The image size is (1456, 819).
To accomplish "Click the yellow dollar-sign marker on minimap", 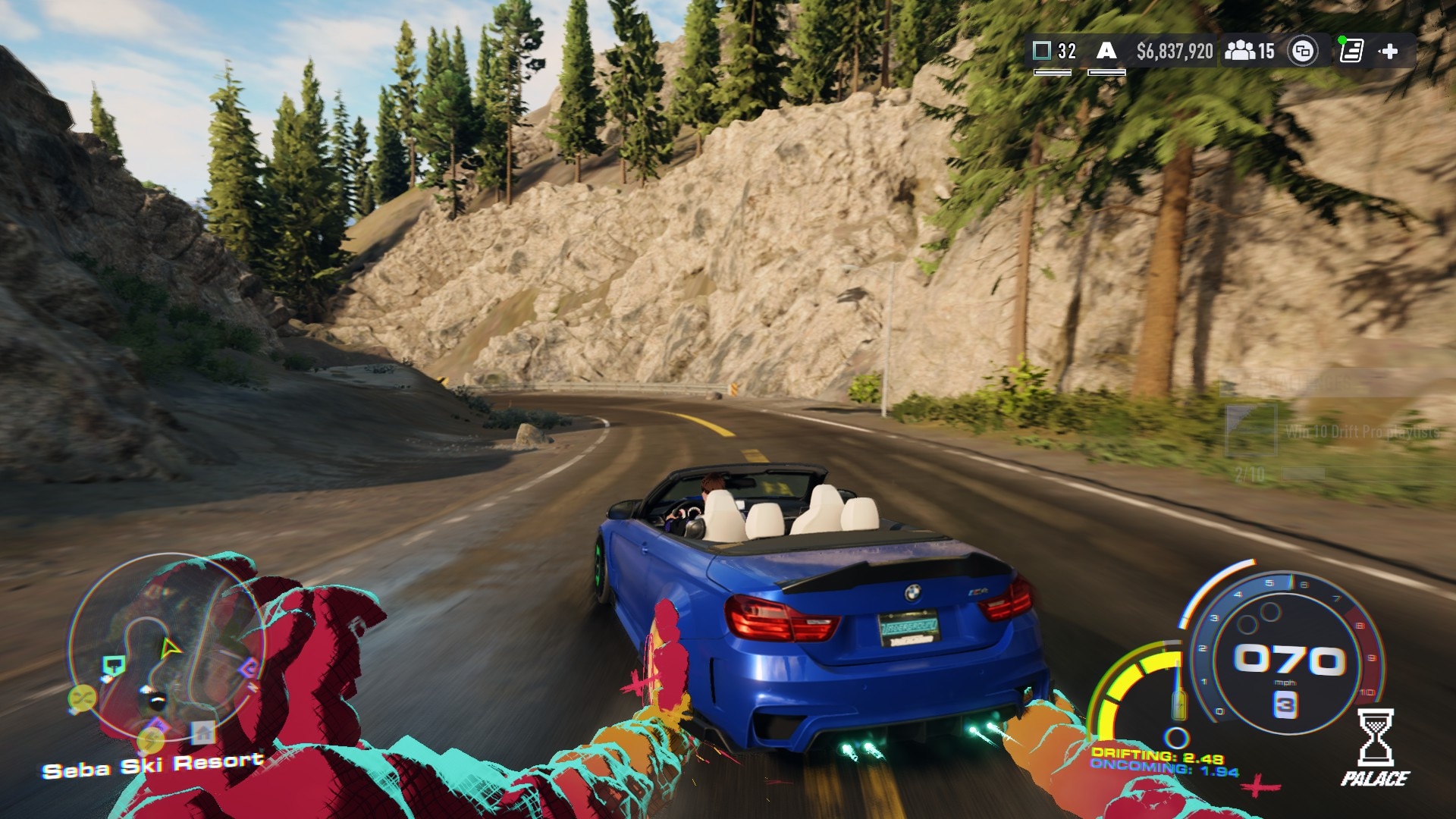I will (151, 738).
